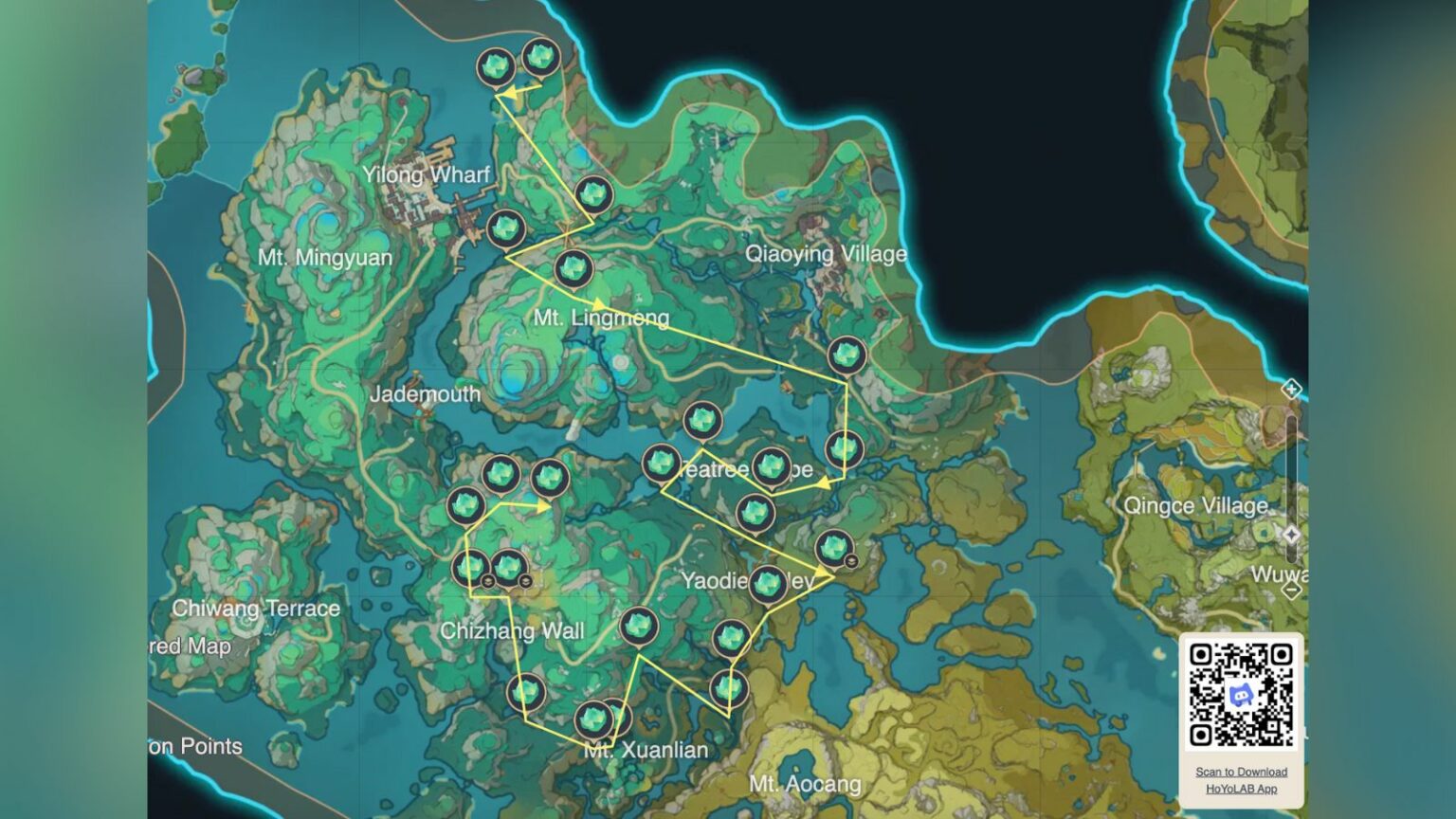1456x819 pixels.
Task: Click the marker just below Teatree Slope
Action: [x=754, y=514]
